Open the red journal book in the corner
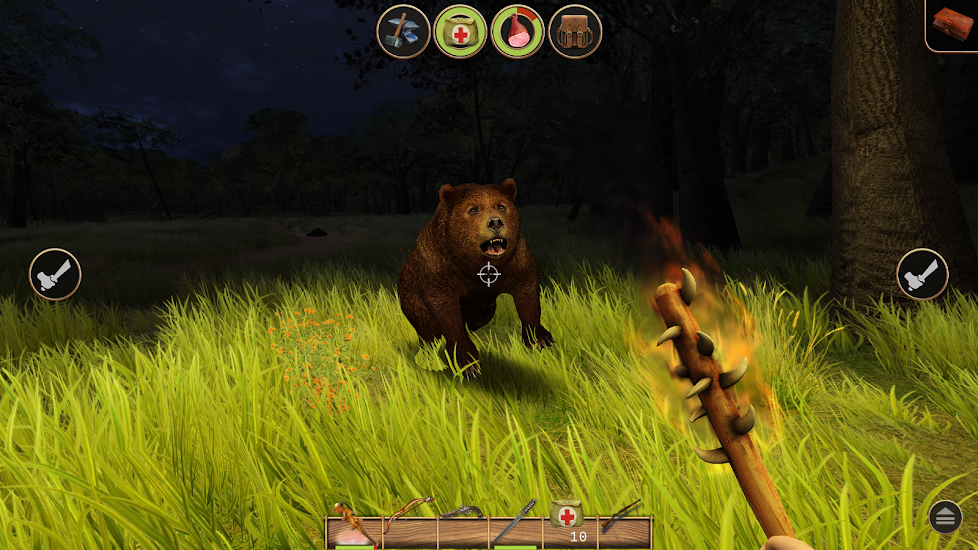The width and height of the screenshot is (978, 550). (953, 24)
